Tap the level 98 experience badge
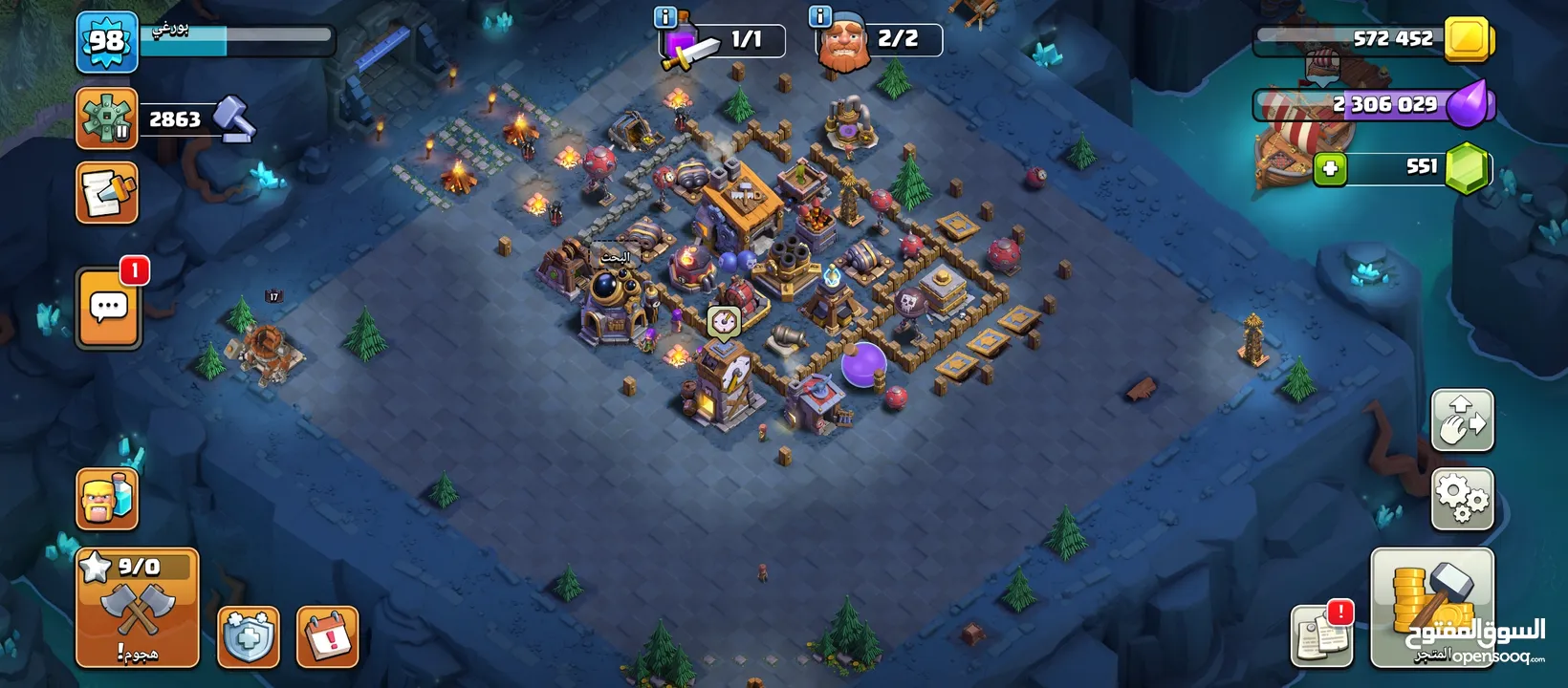 pos(106,42)
